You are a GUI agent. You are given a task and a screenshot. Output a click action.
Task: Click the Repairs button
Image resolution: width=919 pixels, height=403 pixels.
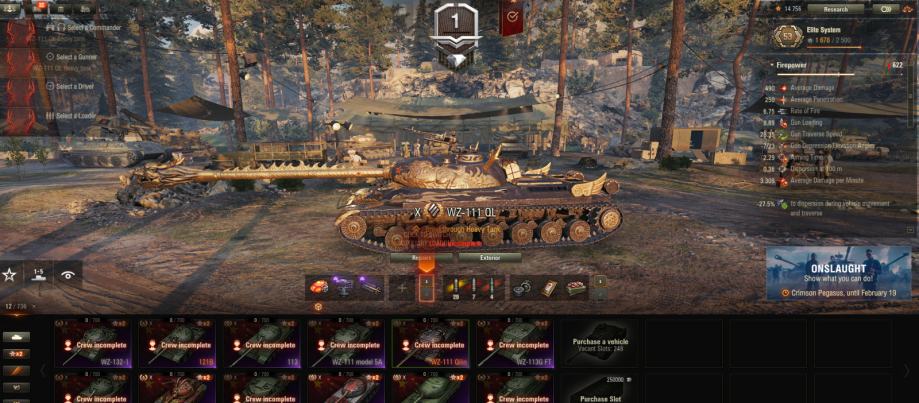(424, 257)
